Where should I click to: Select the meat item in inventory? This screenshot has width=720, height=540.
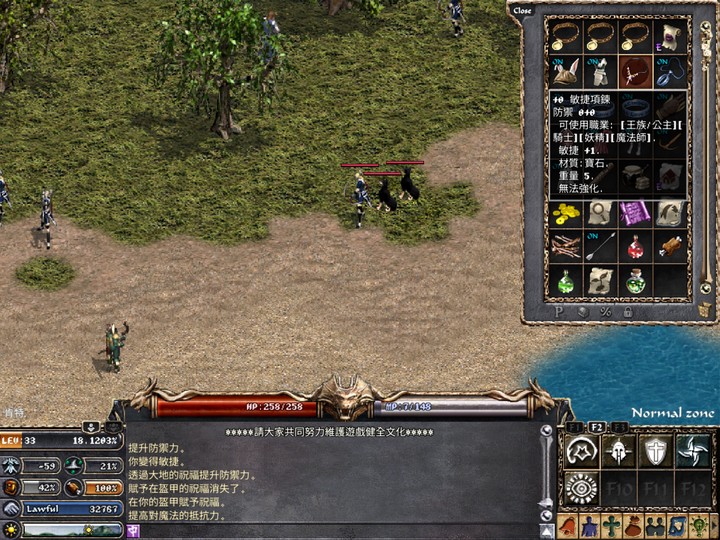[669, 247]
